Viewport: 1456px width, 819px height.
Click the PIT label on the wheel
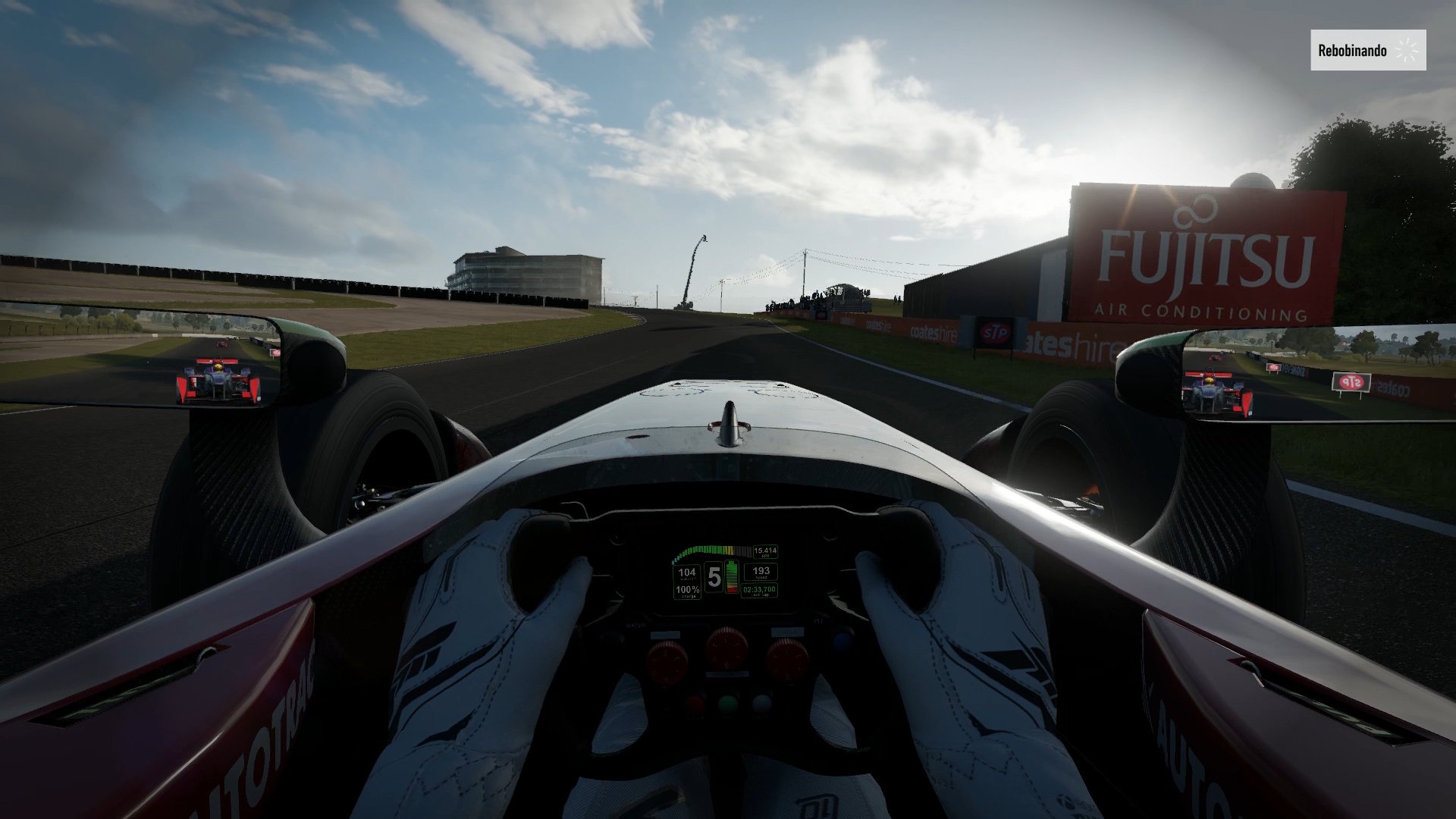coord(817,621)
